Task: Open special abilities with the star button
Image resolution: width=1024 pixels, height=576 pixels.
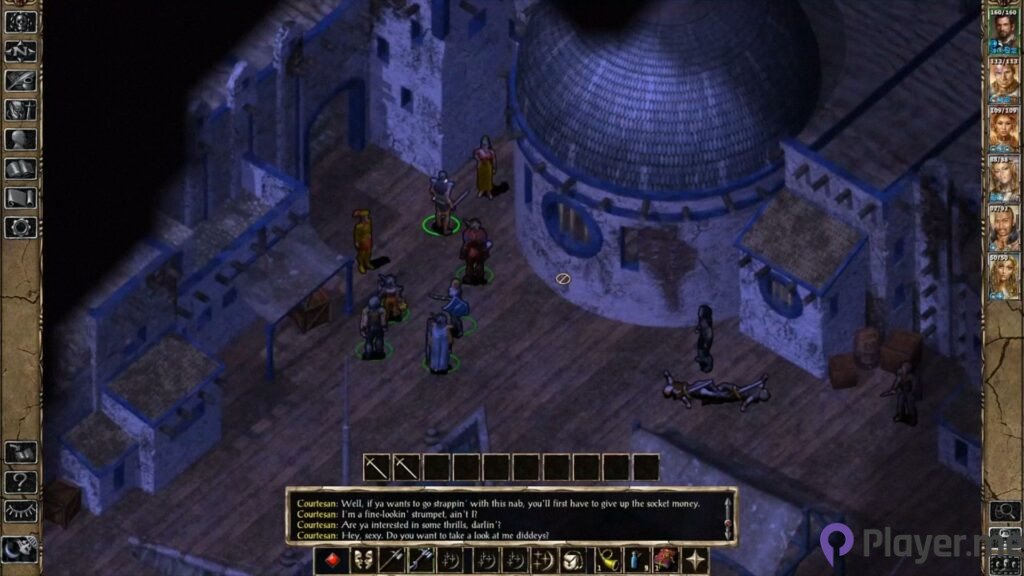Action: click(x=694, y=561)
